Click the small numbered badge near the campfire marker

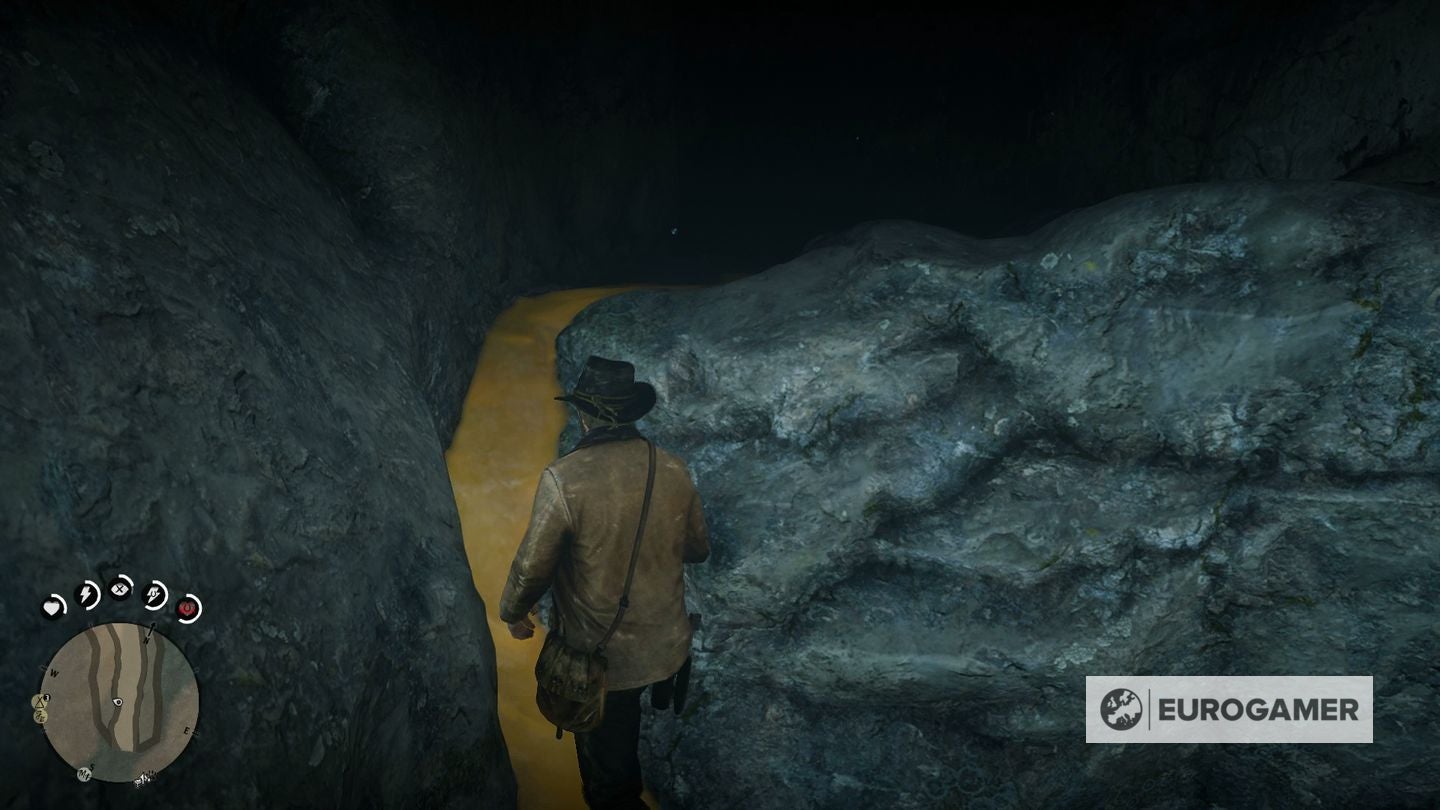click(46, 697)
